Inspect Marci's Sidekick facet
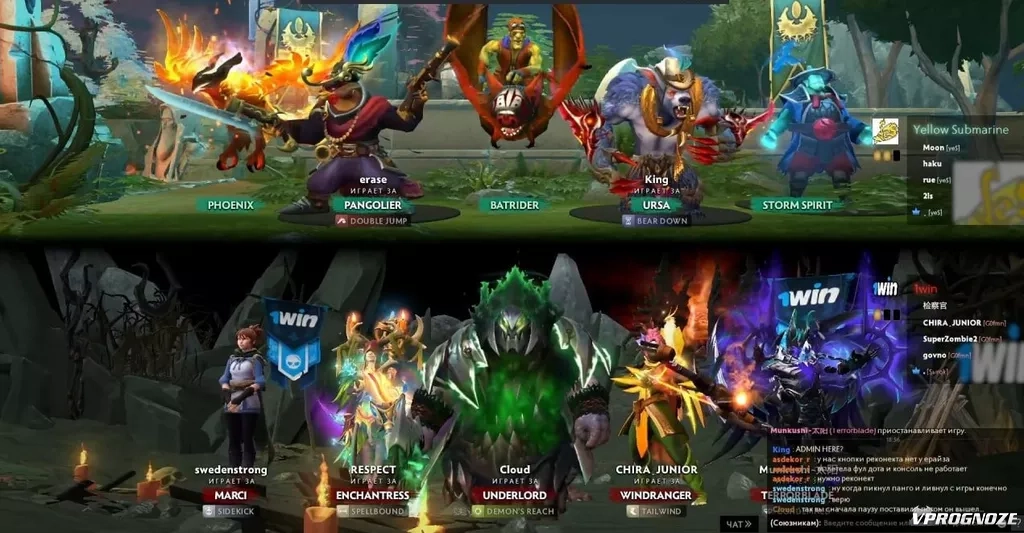The image size is (1024, 533). click(231, 510)
